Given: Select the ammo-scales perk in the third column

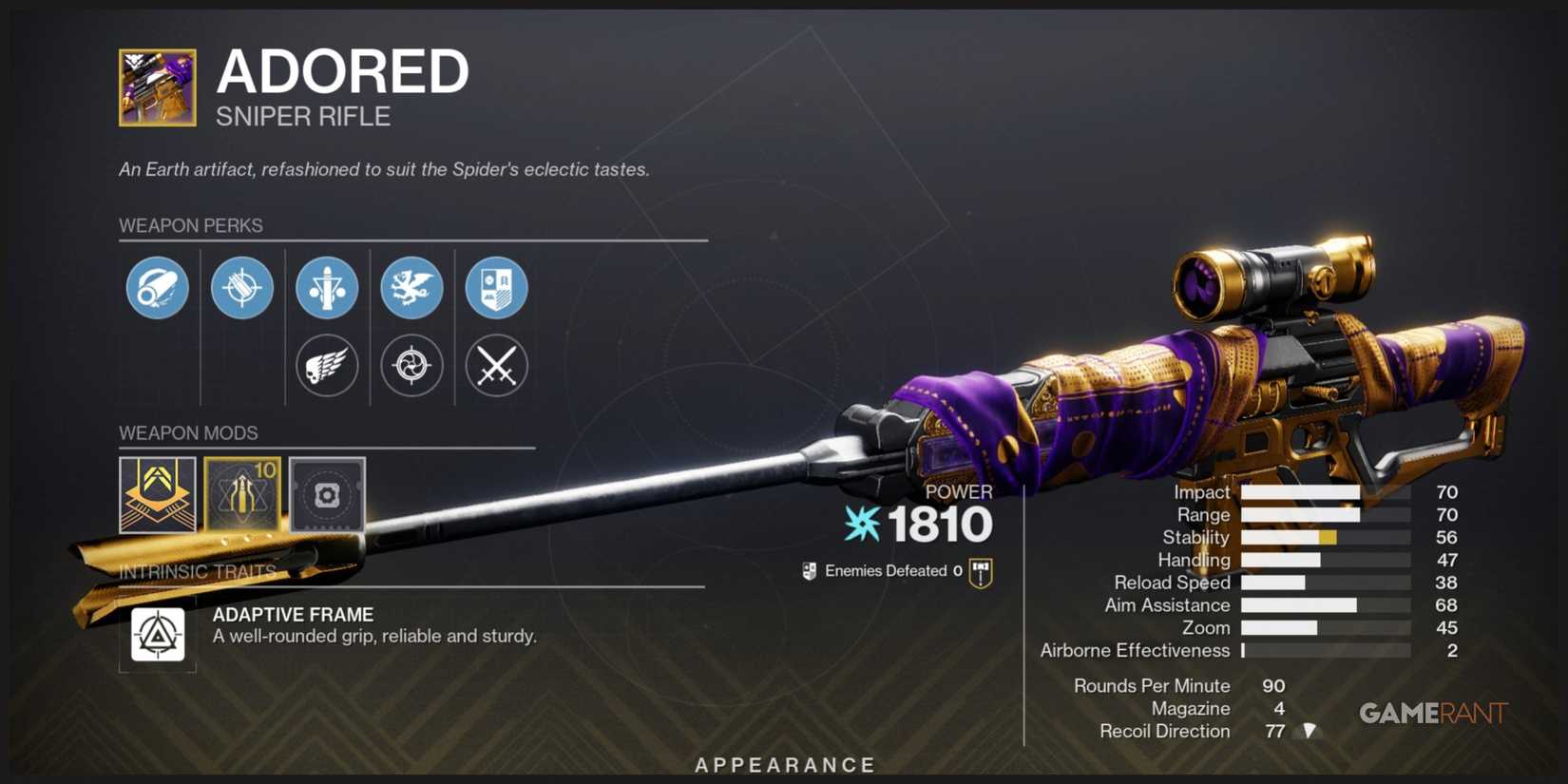Looking at the screenshot, I should (328, 288).
